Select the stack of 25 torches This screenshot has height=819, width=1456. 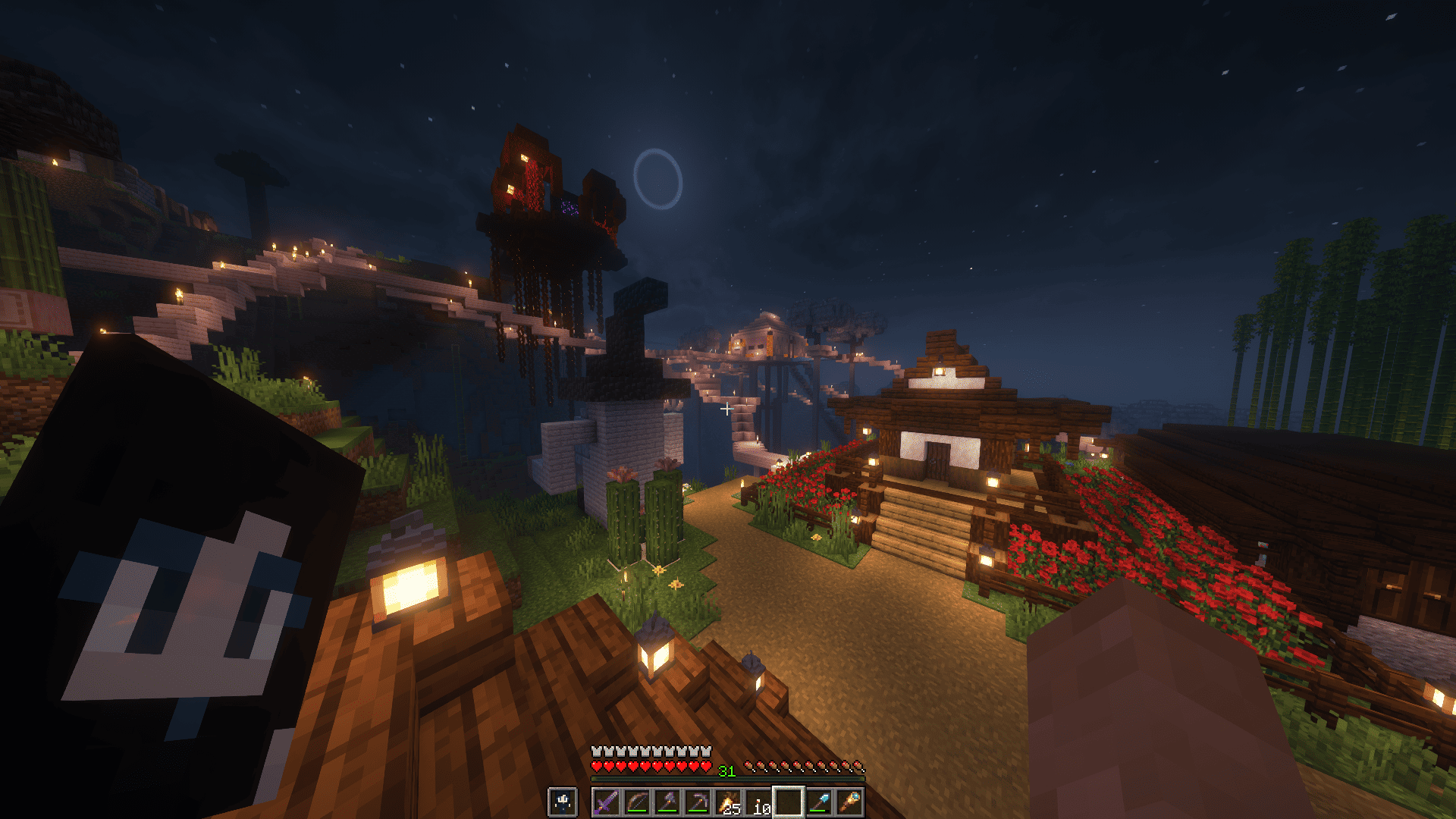[727, 802]
